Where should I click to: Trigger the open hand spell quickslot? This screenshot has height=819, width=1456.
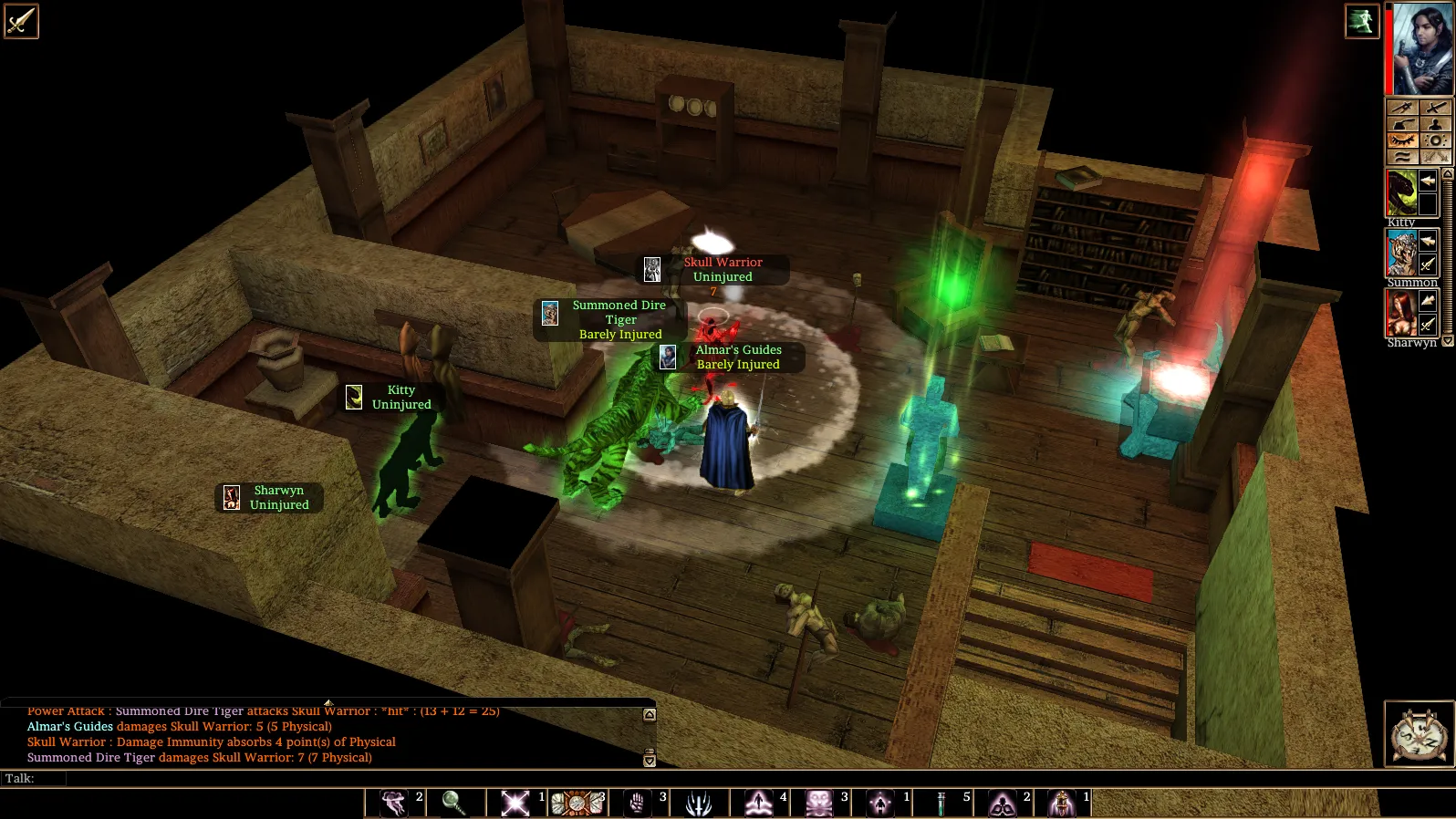pos(637,803)
